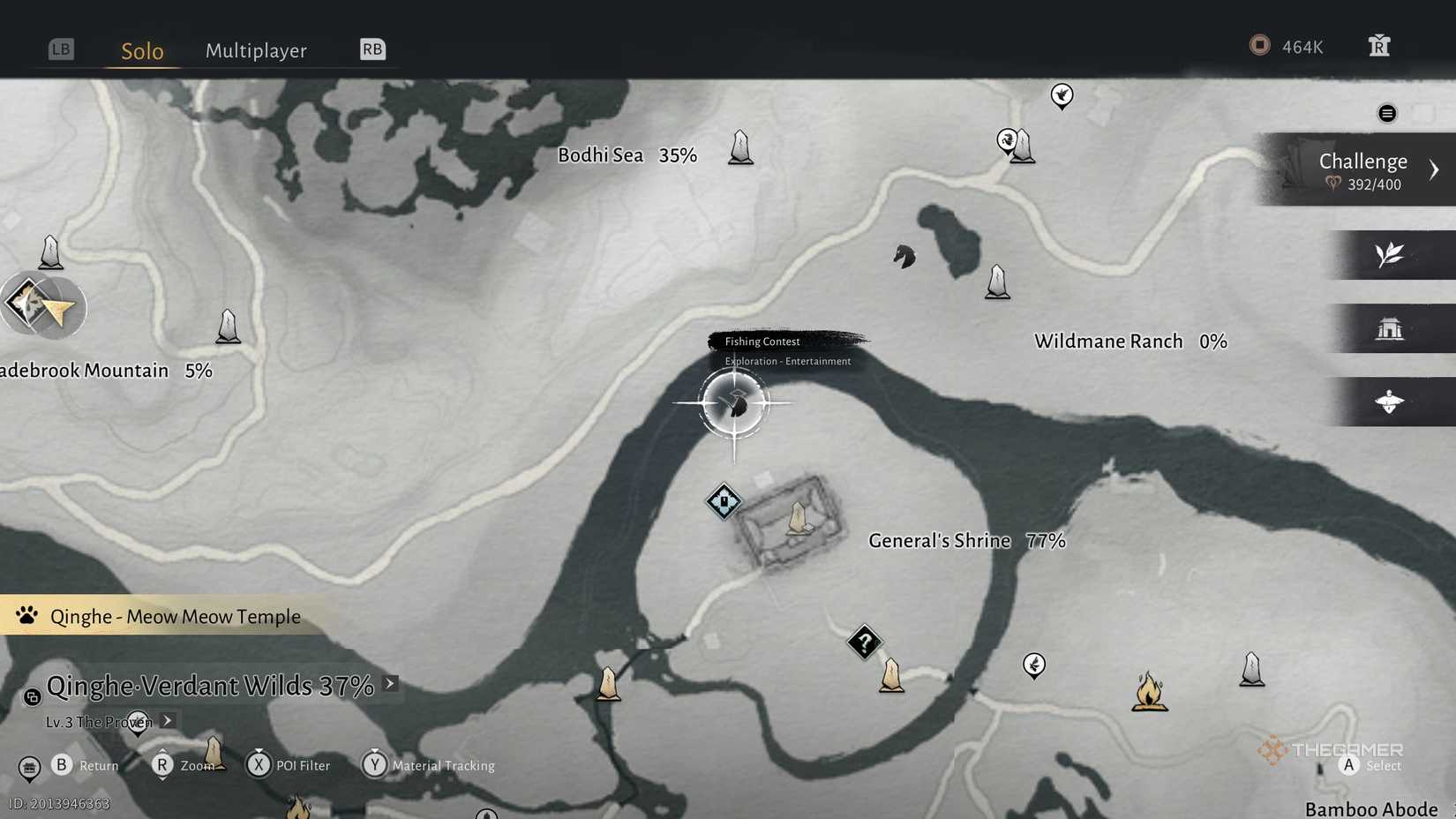
Task: Open the POI Filter
Action: tap(259, 765)
